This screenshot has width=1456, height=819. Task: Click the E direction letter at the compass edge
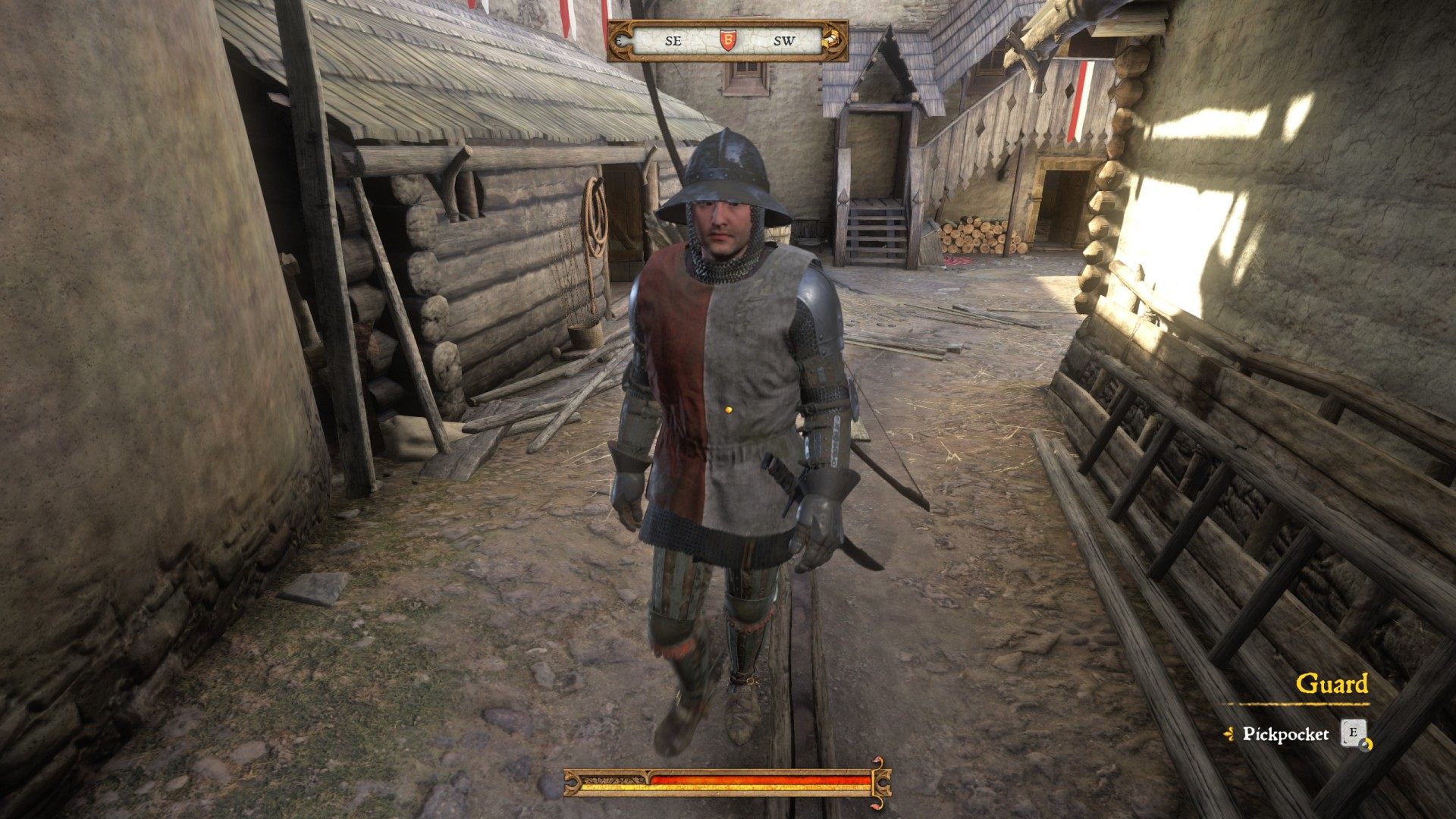[618, 39]
